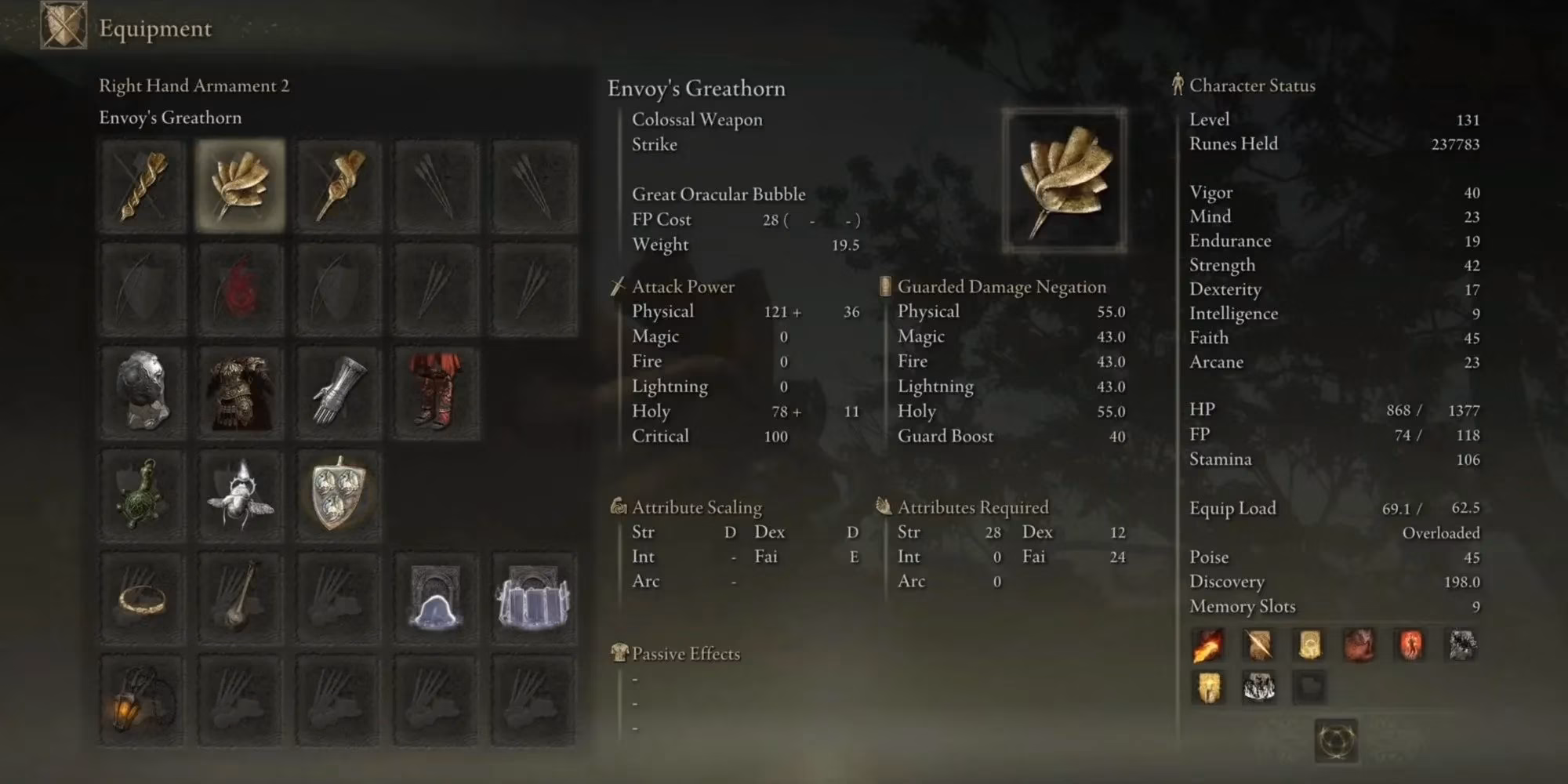The height and width of the screenshot is (784, 1568).
Task: Select the lantern equipment slot
Action: pos(143,702)
